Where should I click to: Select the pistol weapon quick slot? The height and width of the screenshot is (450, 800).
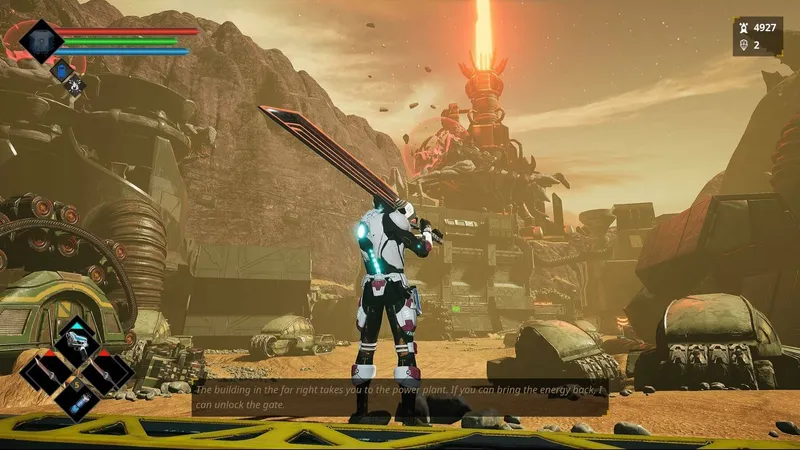coord(77,343)
